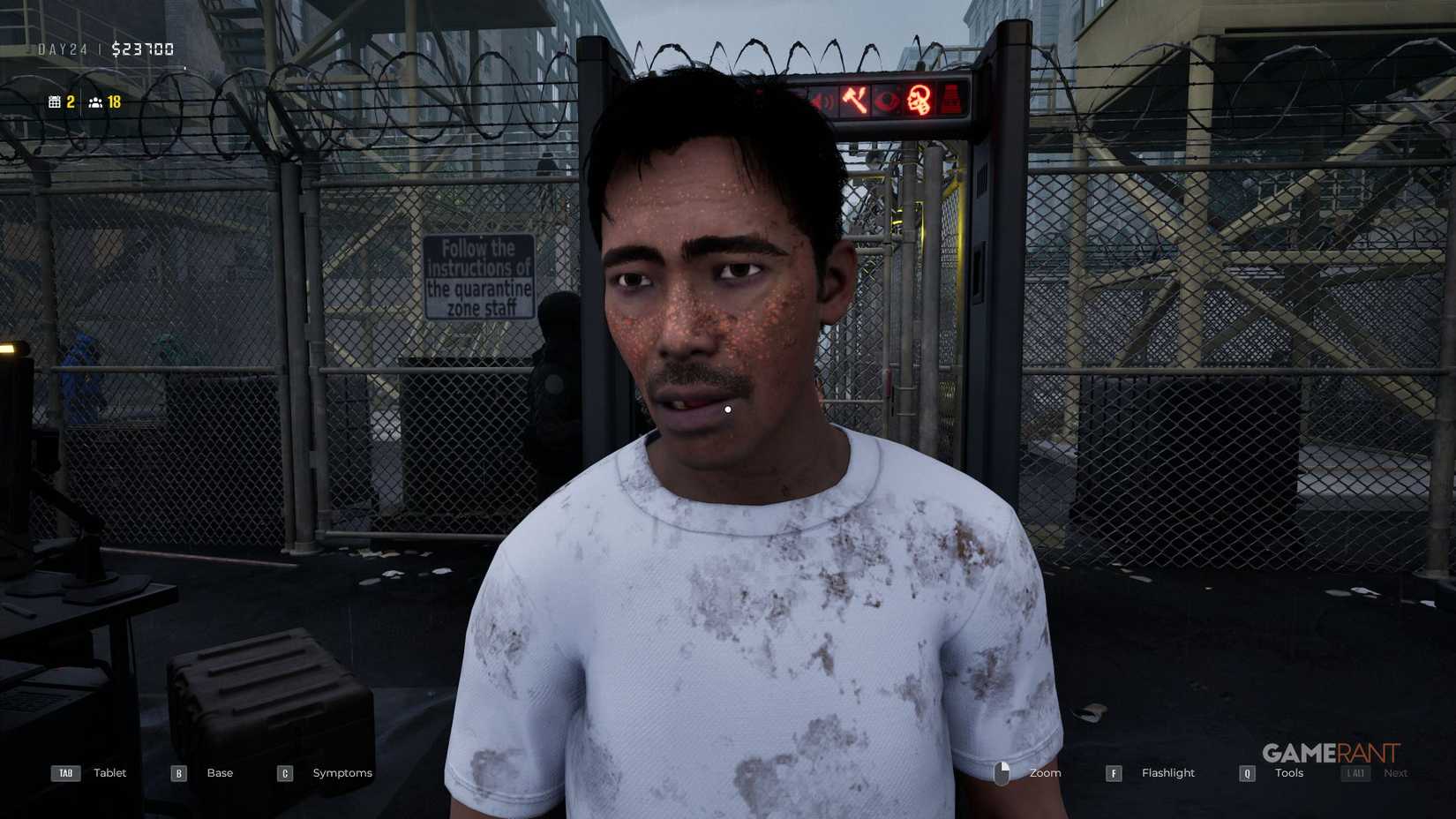Click the mouse Zoom icon in the hotkey bar
Viewport: 1456px width, 819px height.
pos(1003,773)
